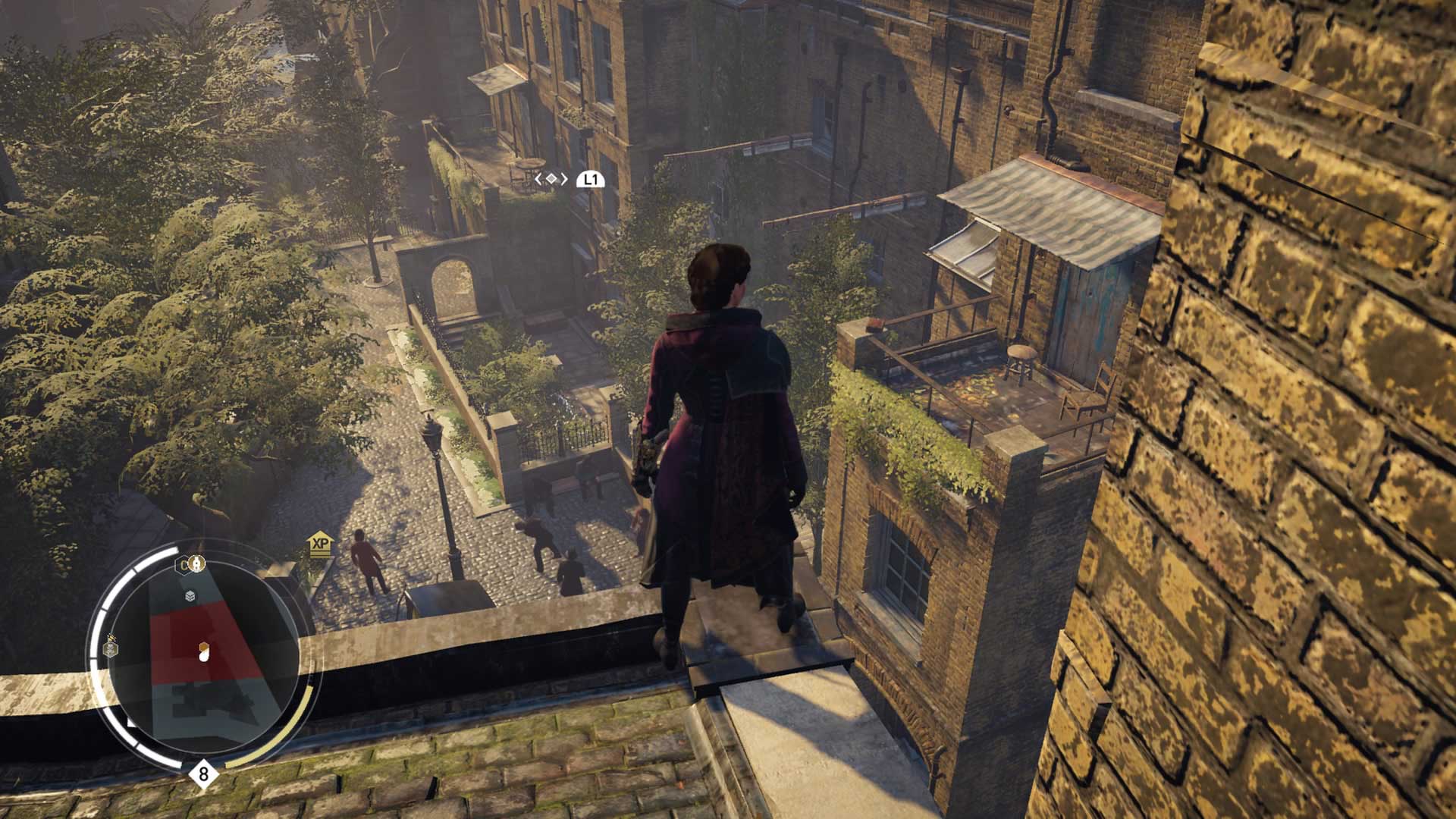Select the diamond d-pad glyph between the arrows
Image resolution: width=1456 pixels, height=819 pixels.
pyautogui.click(x=552, y=178)
